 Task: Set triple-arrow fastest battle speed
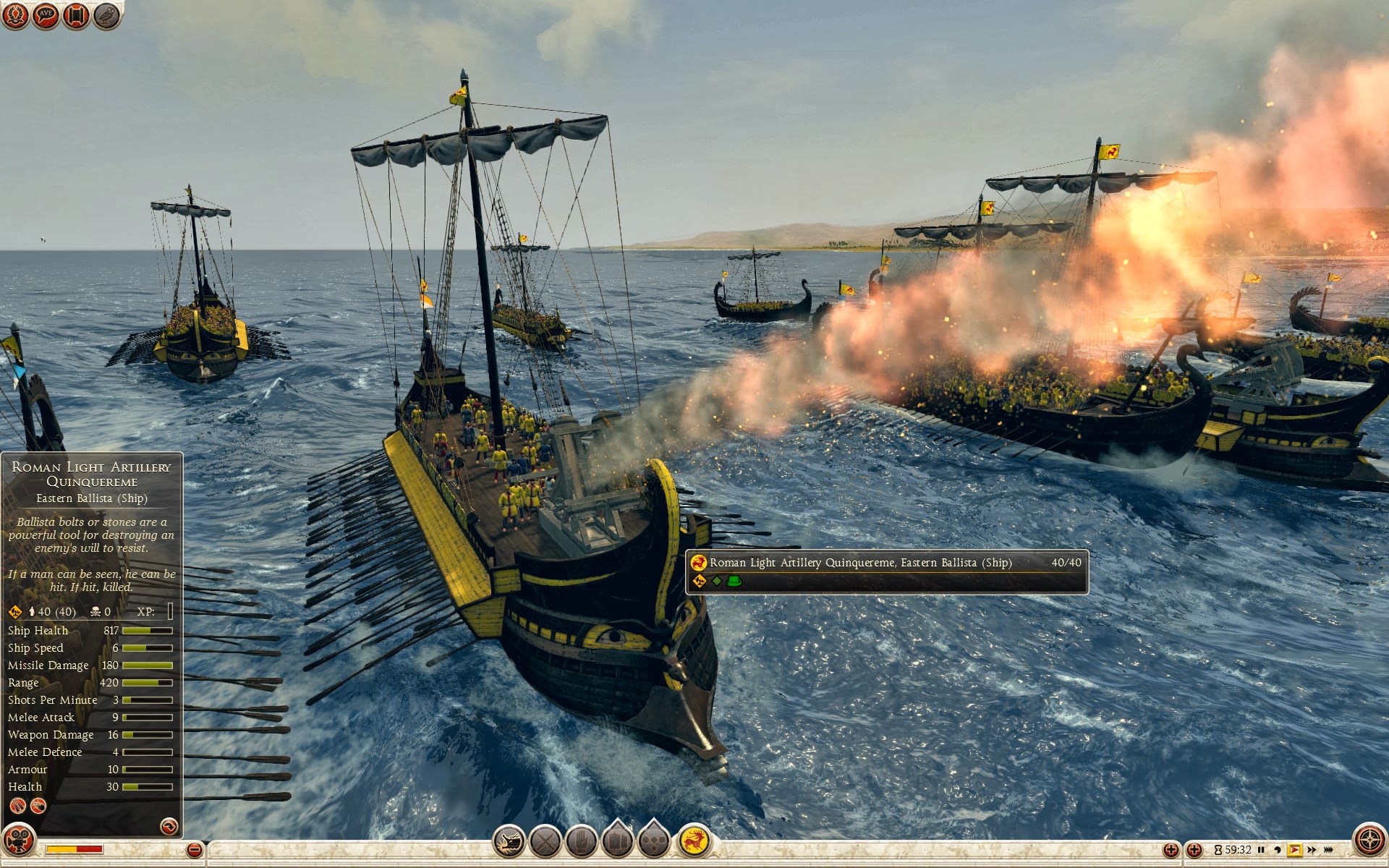click(x=1329, y=850)
